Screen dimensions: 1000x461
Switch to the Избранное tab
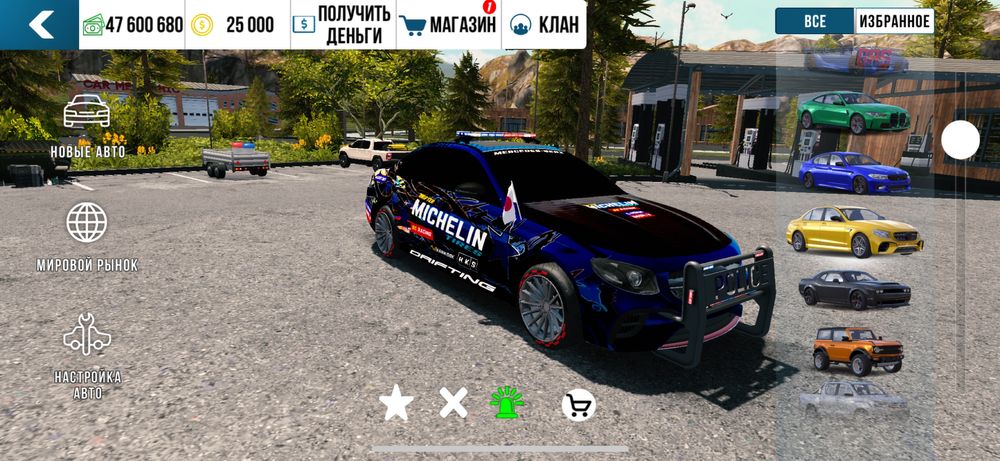tap(894, 21)
